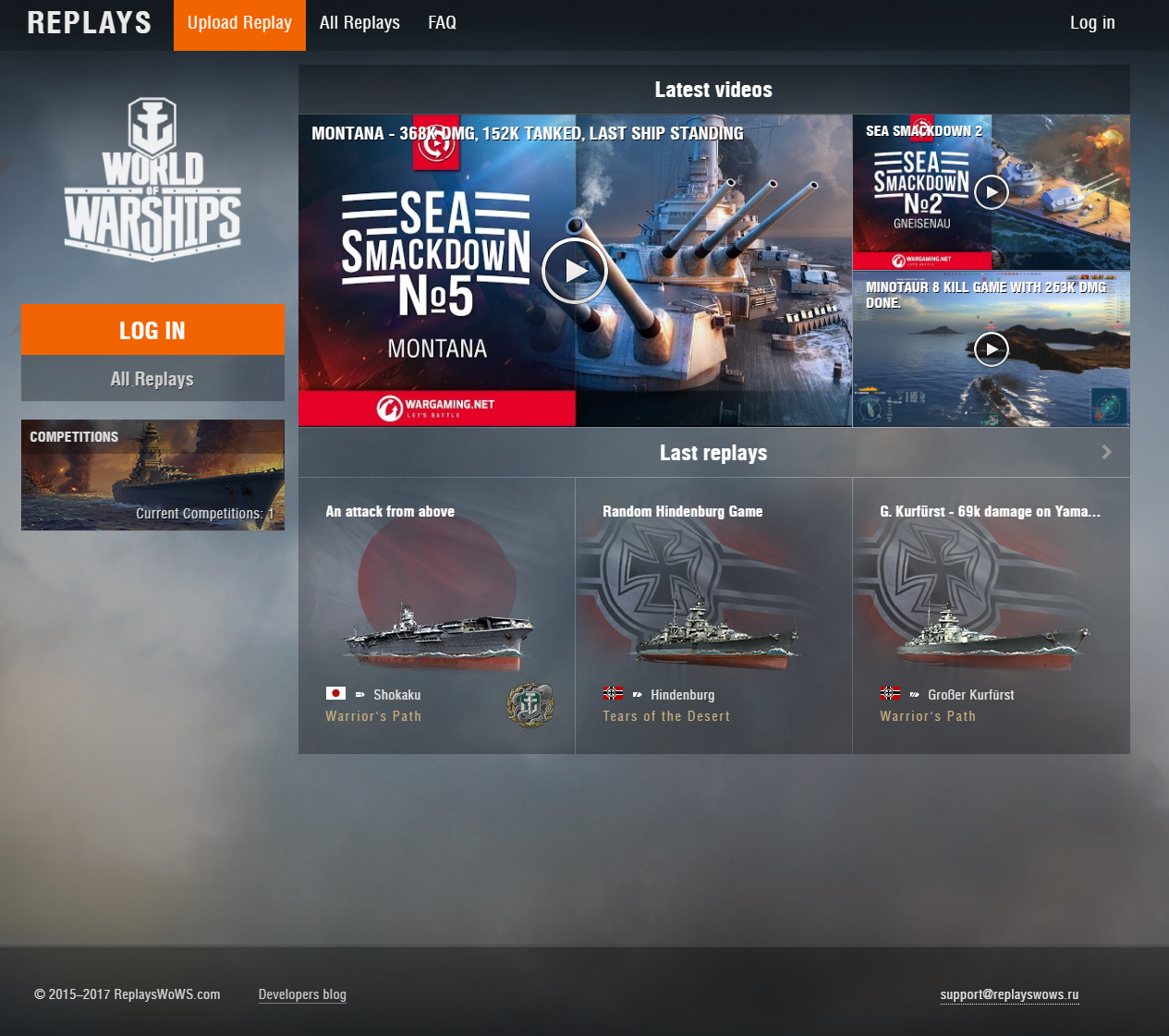Show next replays with the arrow
Screen dimensions: 1169x1036
[x=1106, y=452]
